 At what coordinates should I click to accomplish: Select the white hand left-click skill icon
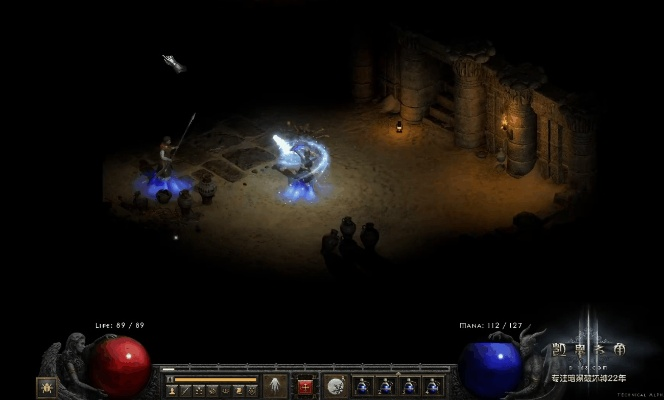coord(275,385)
